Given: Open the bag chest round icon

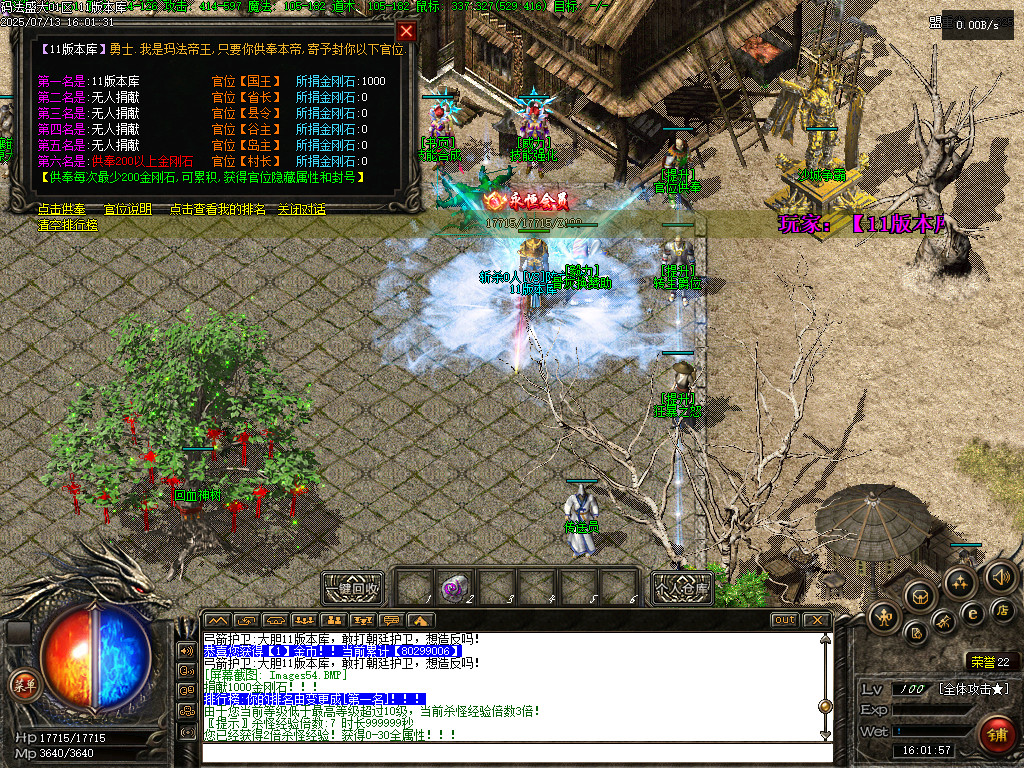Looking at the screenshot, I should (918, 596).
